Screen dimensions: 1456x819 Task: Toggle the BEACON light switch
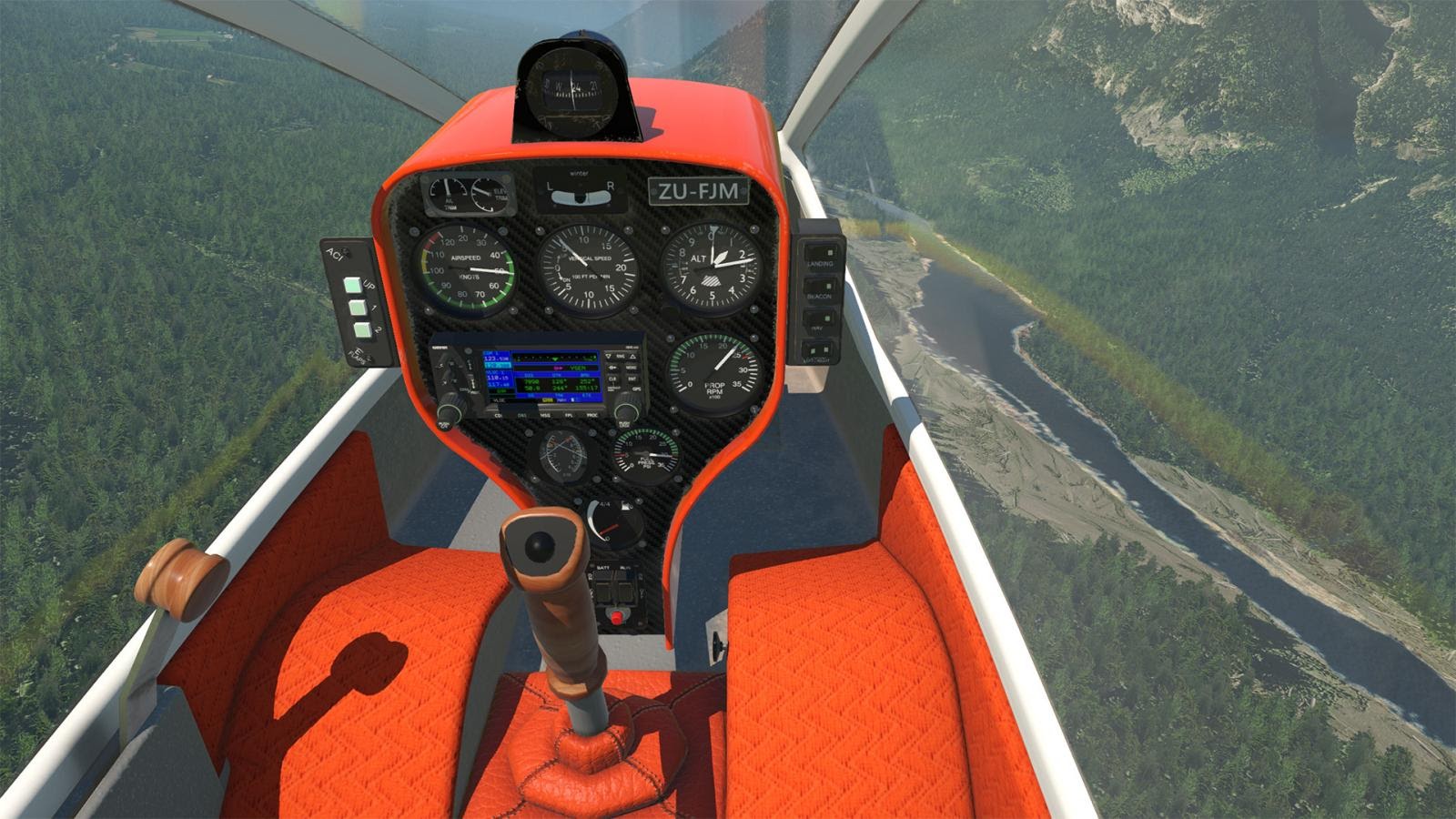tap(817, 286)
